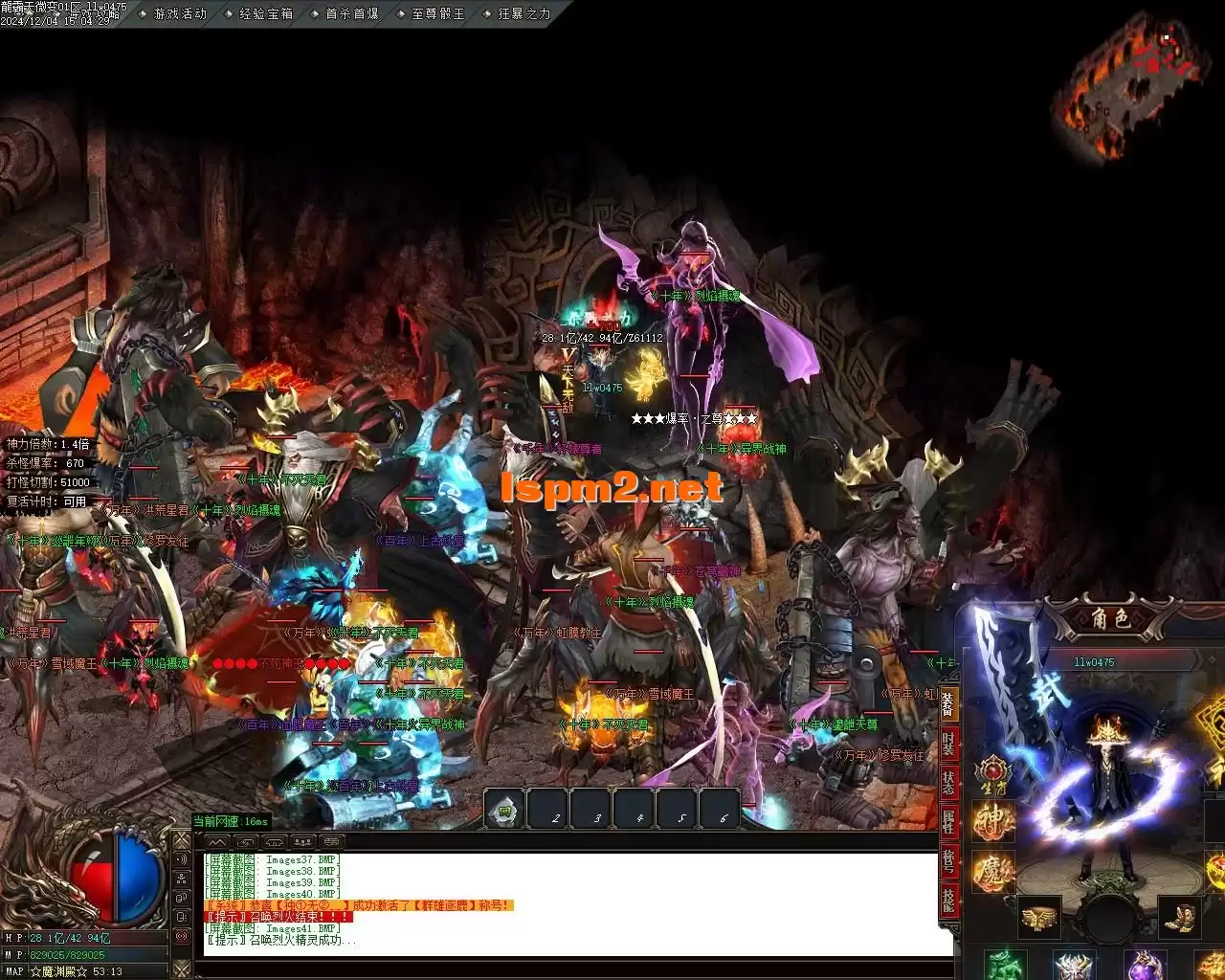Click the chat message log
The image size is (1225, 980).
(x=574, y=900)
